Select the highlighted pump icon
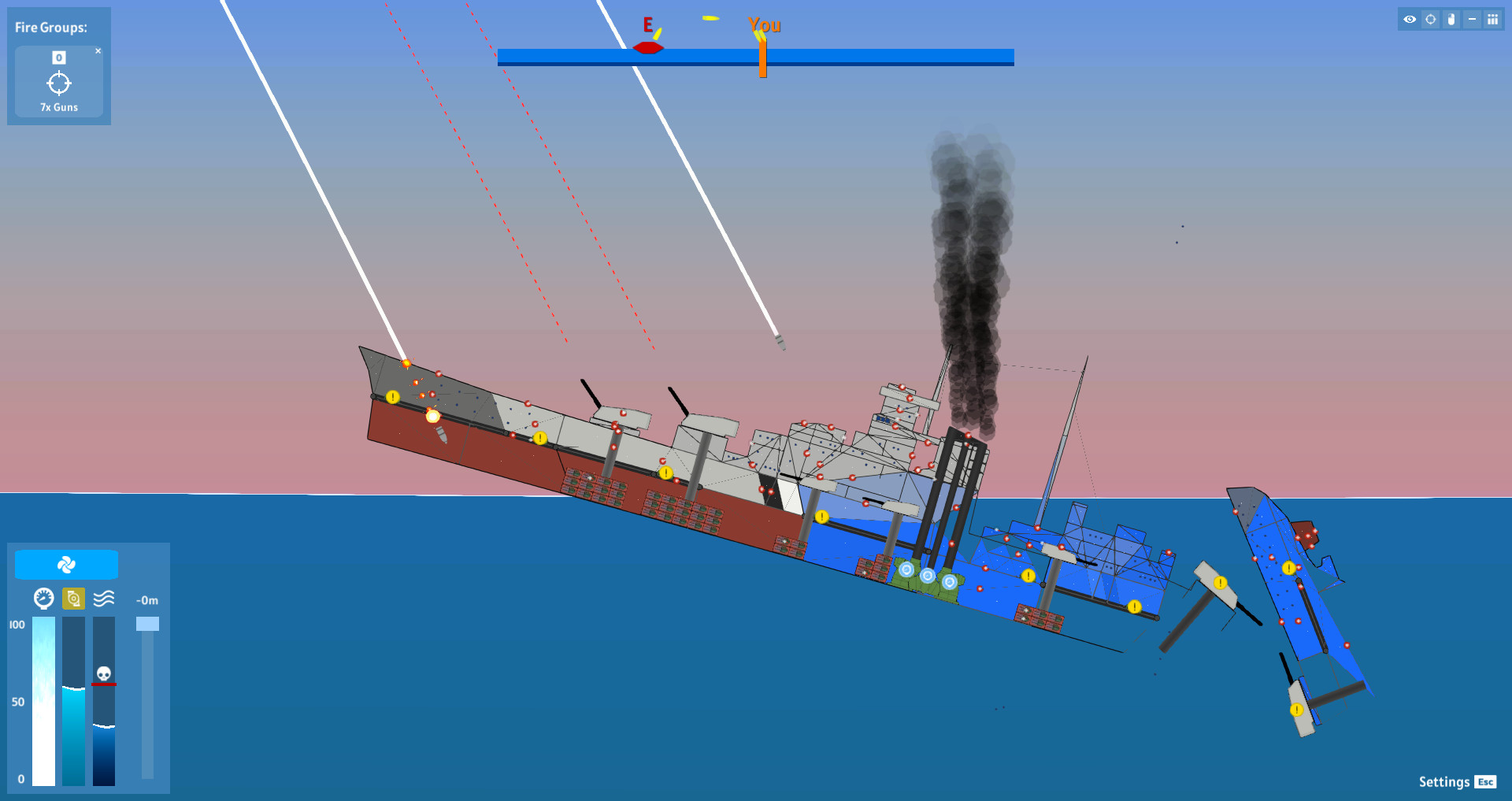This screenshot has width=1512, height=801. pyautogui.click(x=73, y=599)
